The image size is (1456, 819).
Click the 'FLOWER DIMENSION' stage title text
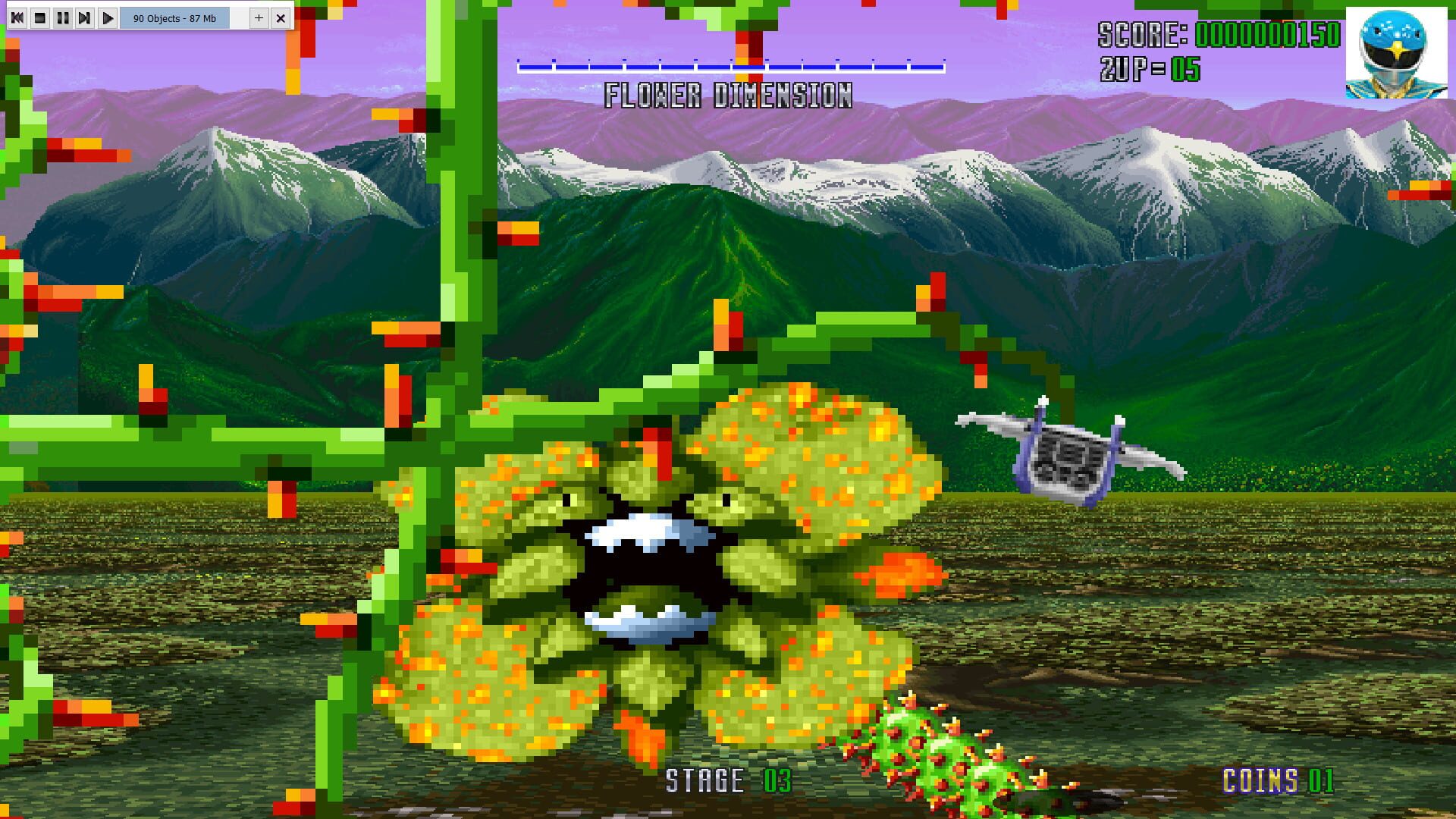tap(730, 95)
